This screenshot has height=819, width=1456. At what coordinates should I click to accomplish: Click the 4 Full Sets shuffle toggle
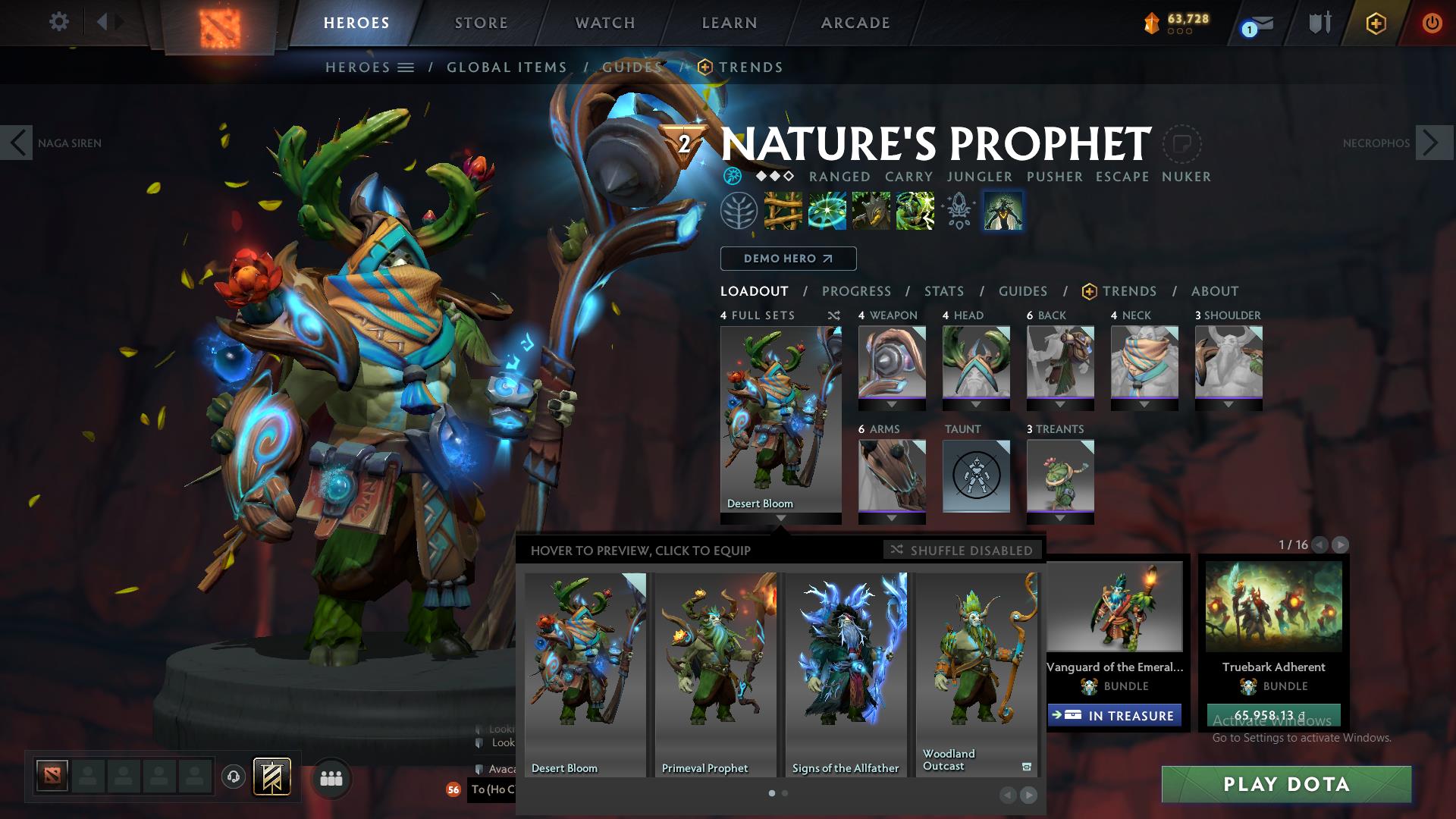coord(833,315)
